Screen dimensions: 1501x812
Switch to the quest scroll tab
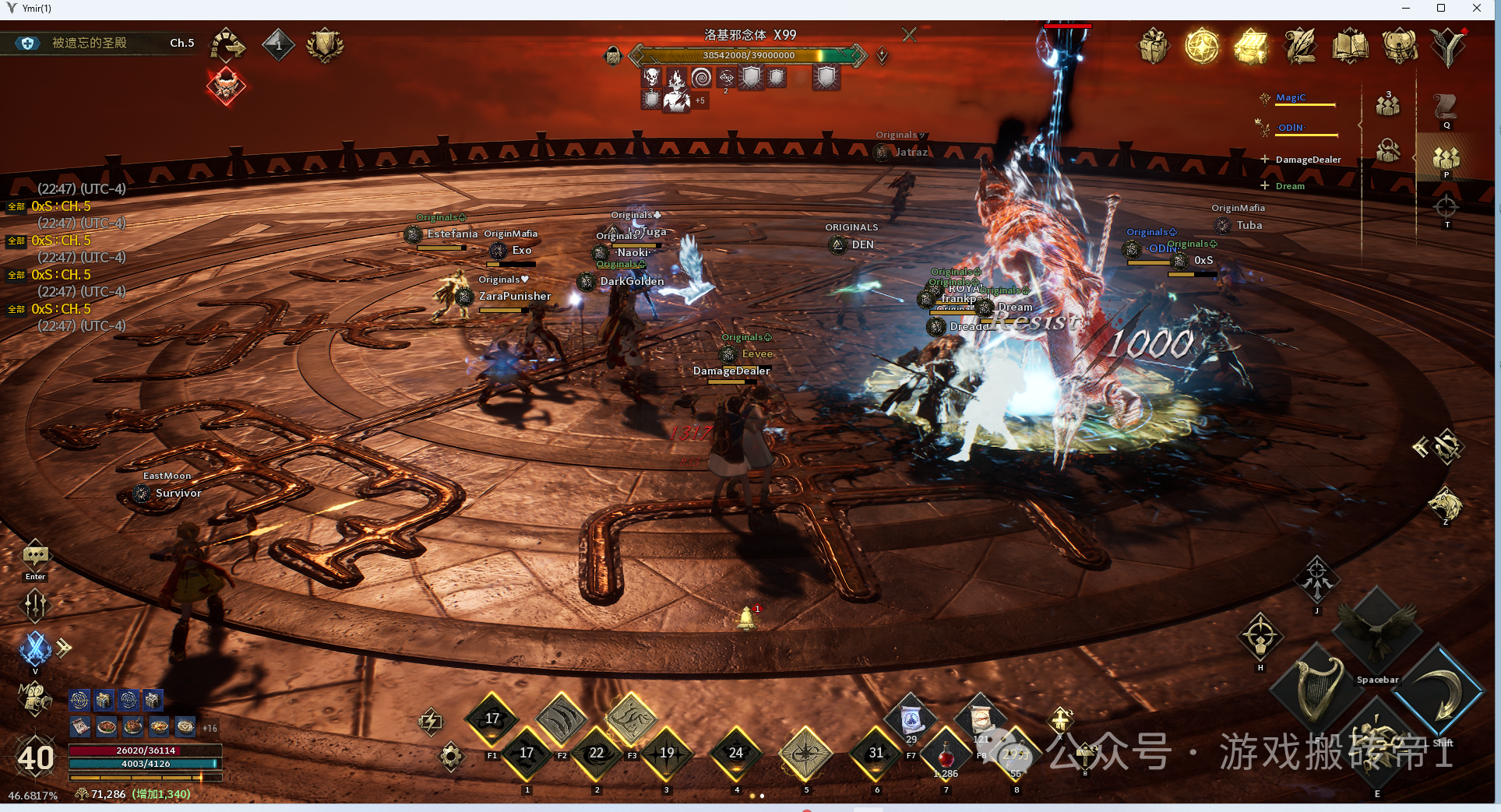(x=1446, y=107)
